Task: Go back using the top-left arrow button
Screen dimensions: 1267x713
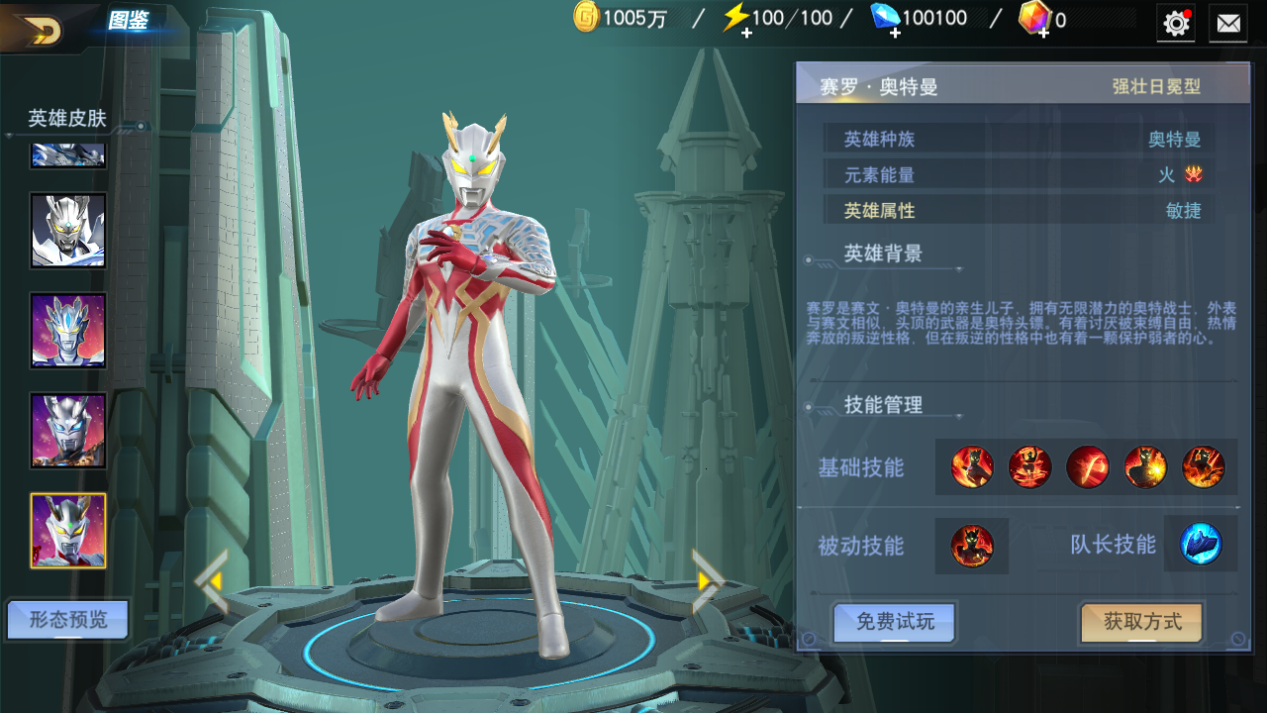Action: pos(40,29)
